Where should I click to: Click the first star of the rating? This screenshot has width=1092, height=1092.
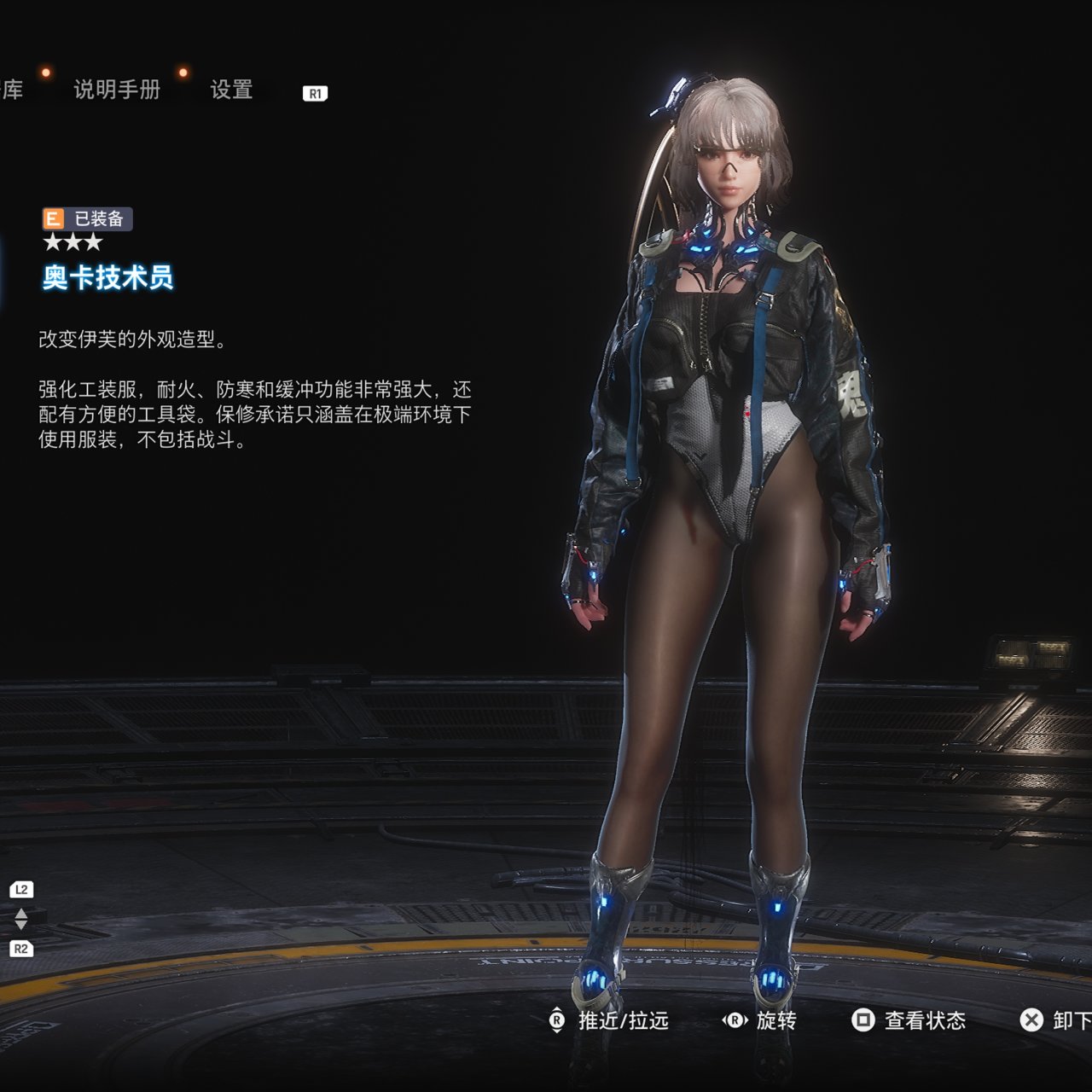click(54, 241)
